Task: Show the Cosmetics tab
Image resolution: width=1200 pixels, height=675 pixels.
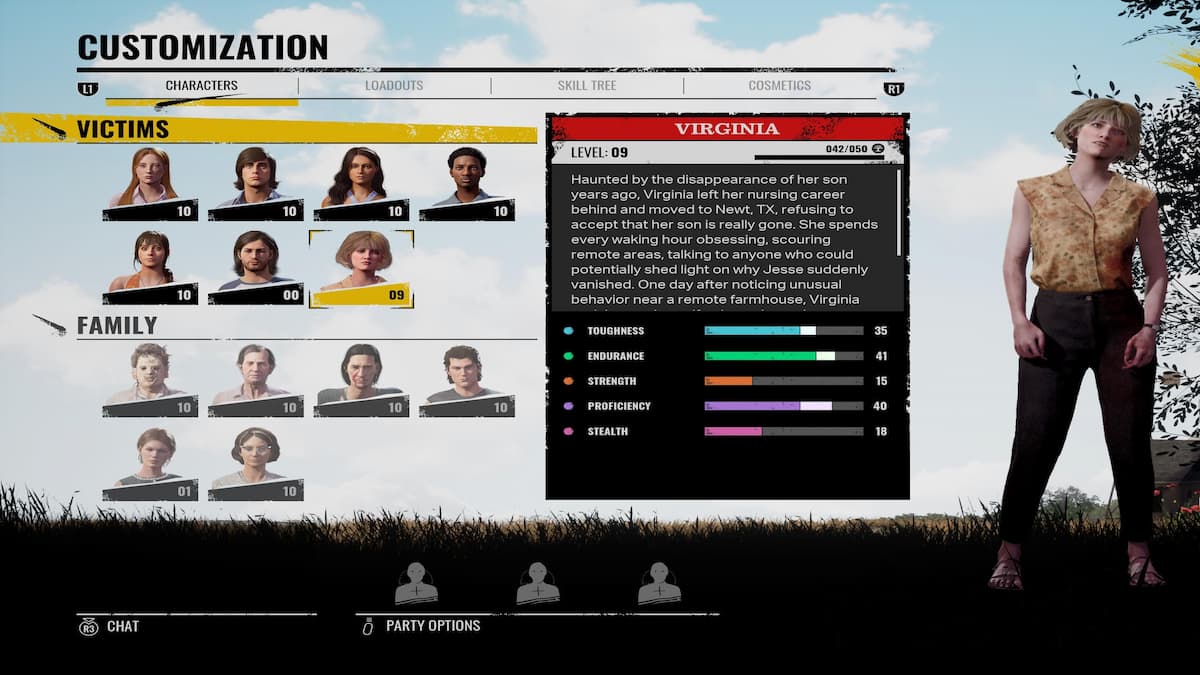Action: 779,86
